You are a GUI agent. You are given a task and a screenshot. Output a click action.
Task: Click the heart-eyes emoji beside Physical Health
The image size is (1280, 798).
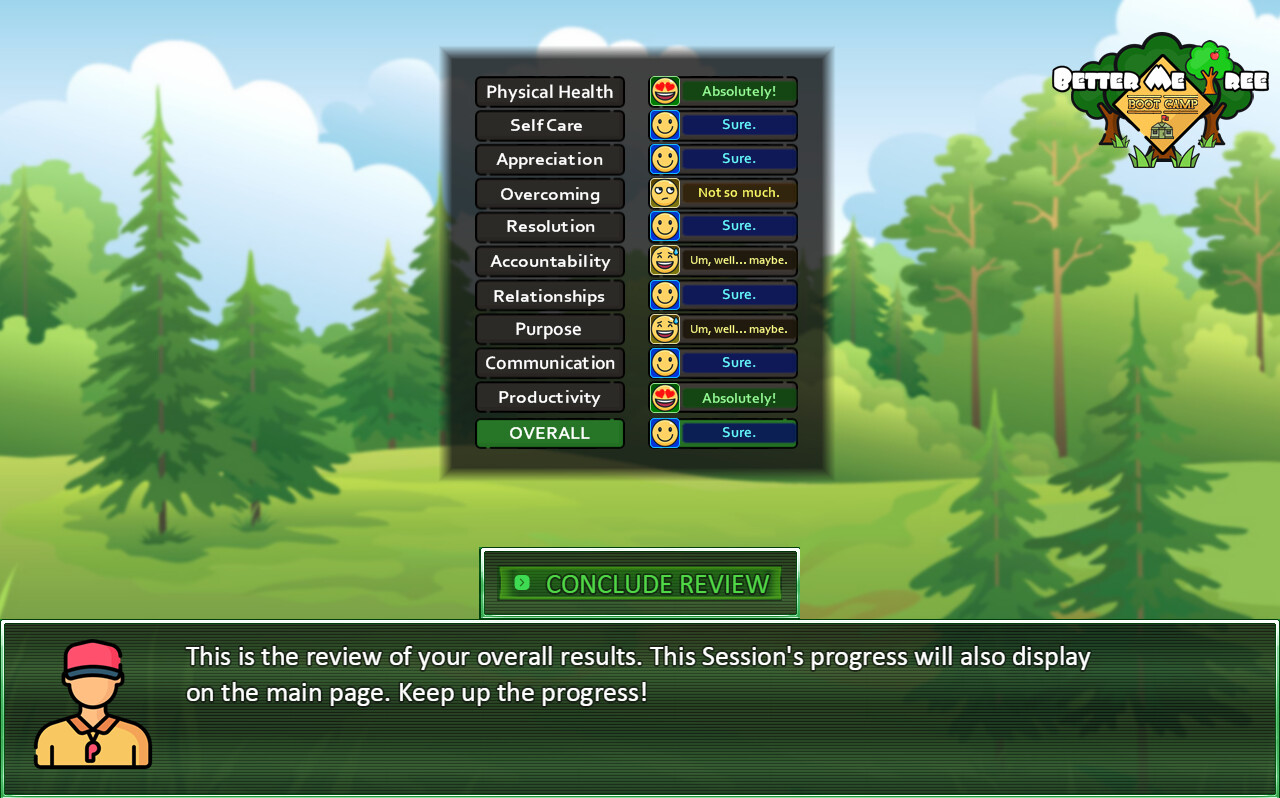664,91
